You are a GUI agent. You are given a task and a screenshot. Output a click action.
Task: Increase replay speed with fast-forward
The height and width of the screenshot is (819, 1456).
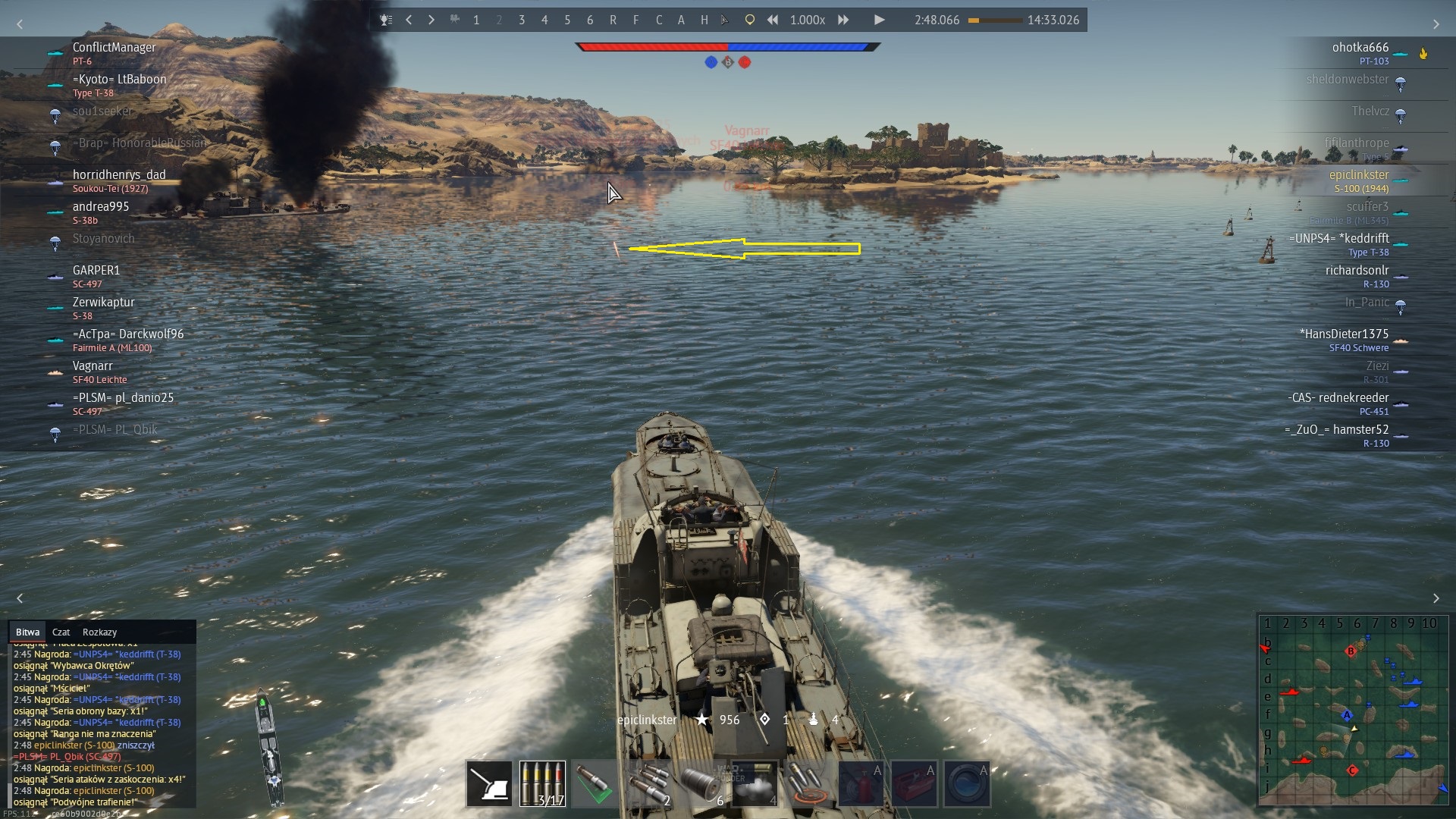pos(843,20)
